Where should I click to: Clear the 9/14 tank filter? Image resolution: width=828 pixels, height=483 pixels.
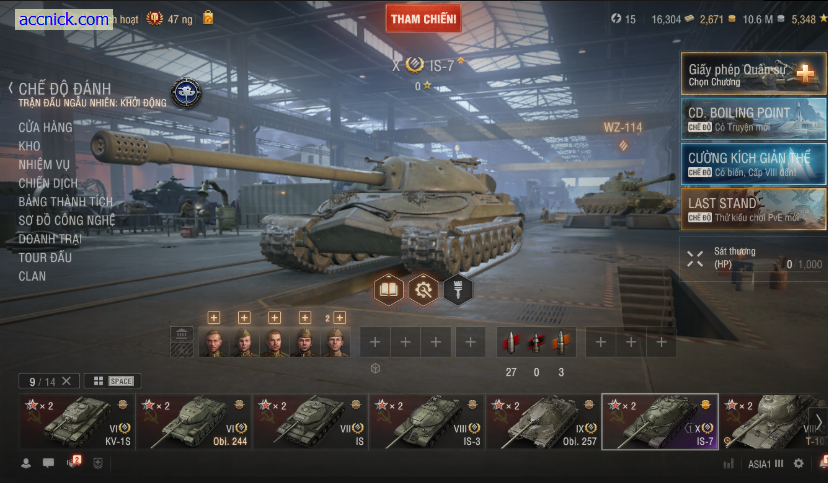66,381
